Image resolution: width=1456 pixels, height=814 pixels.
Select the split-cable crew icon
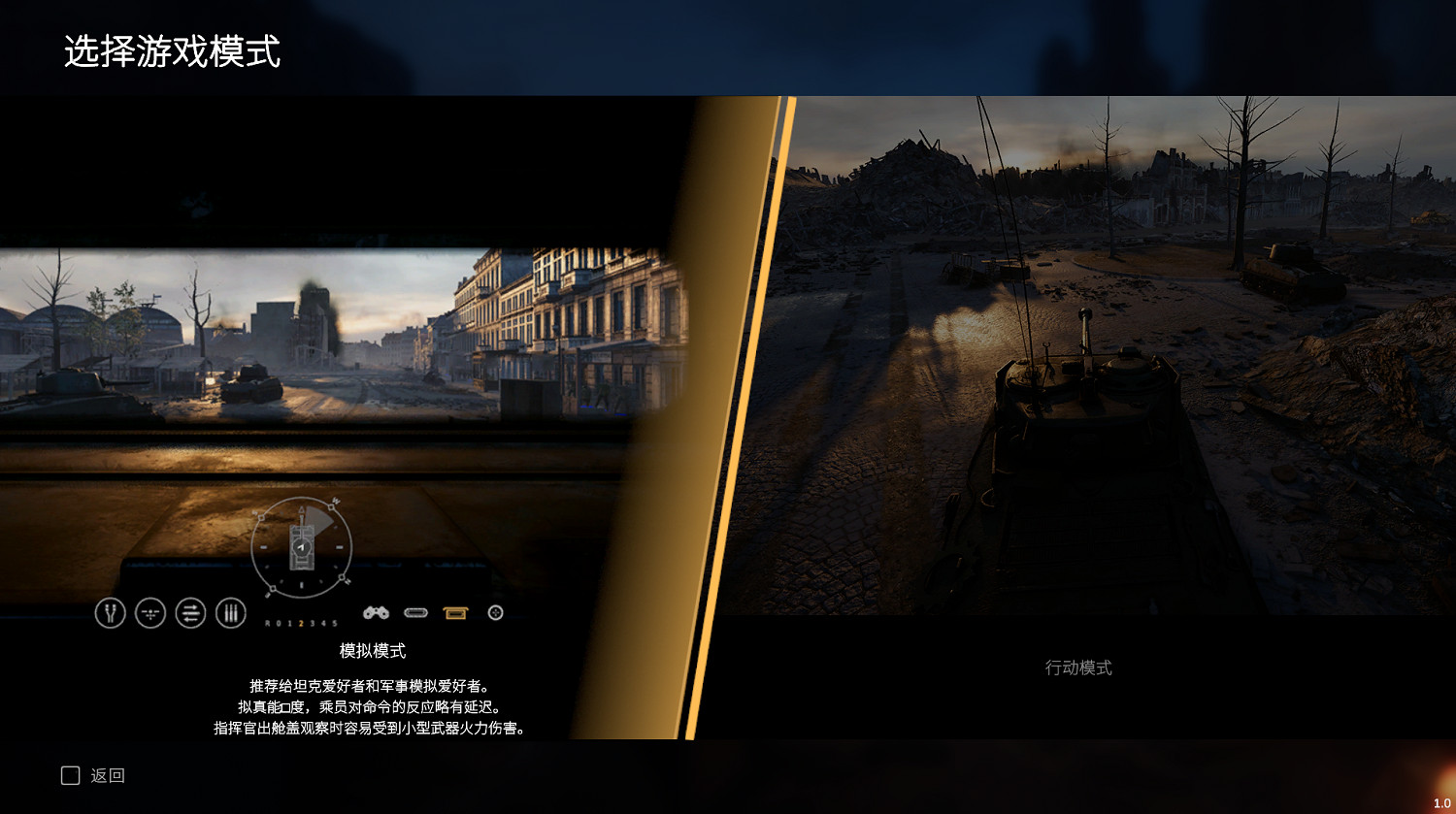[x=110, y=612]
